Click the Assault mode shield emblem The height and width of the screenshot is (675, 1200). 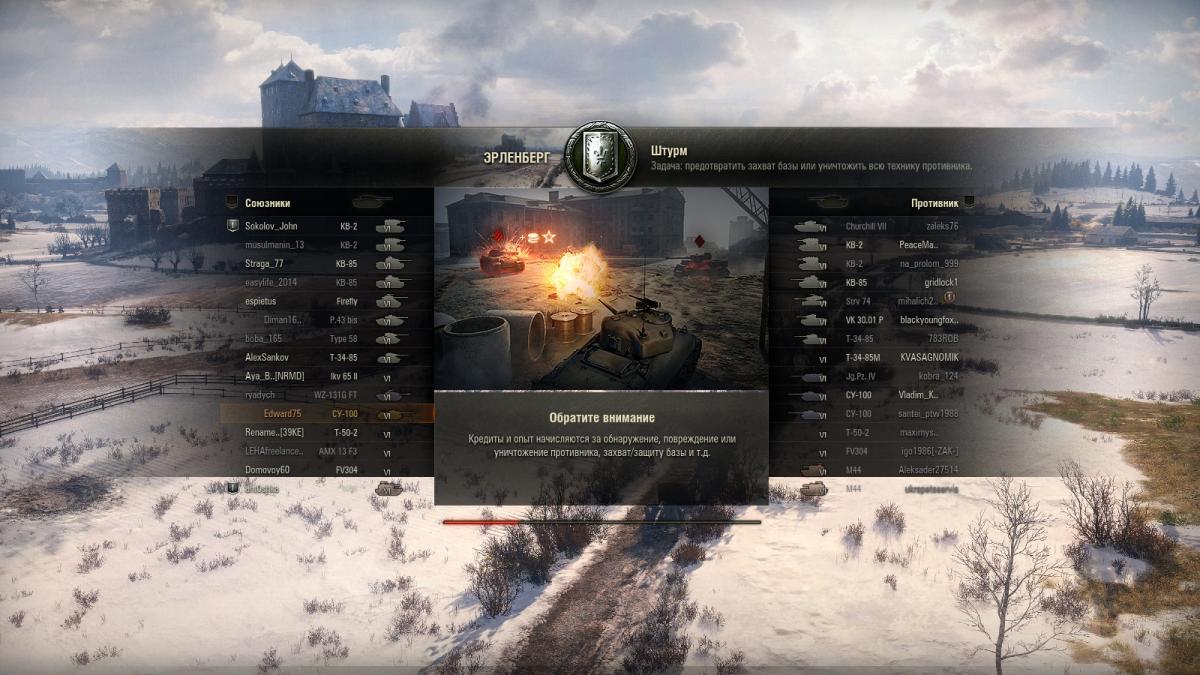click(600, 157)
